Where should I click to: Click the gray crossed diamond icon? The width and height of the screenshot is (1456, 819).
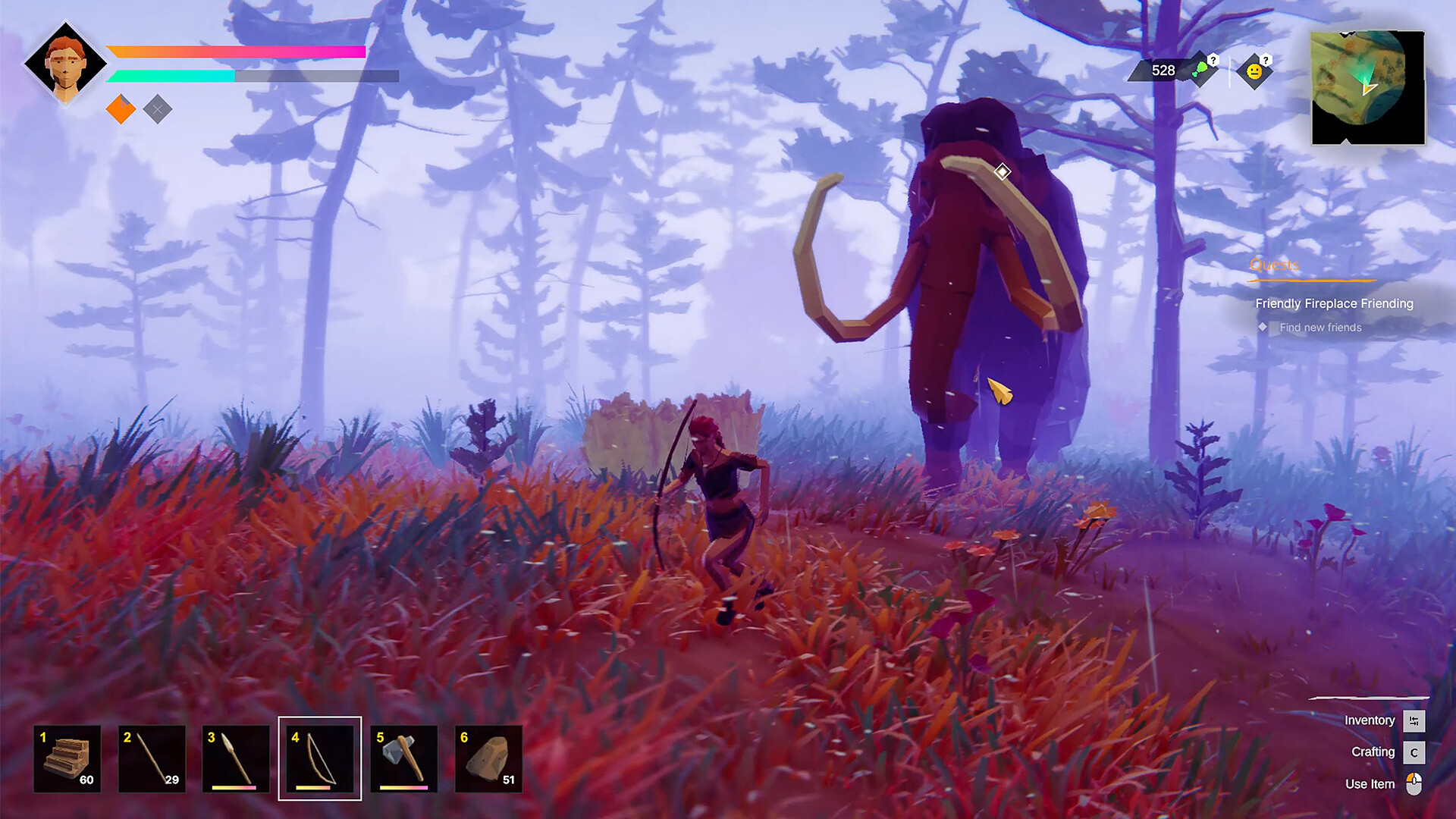[x=157, y=109]
